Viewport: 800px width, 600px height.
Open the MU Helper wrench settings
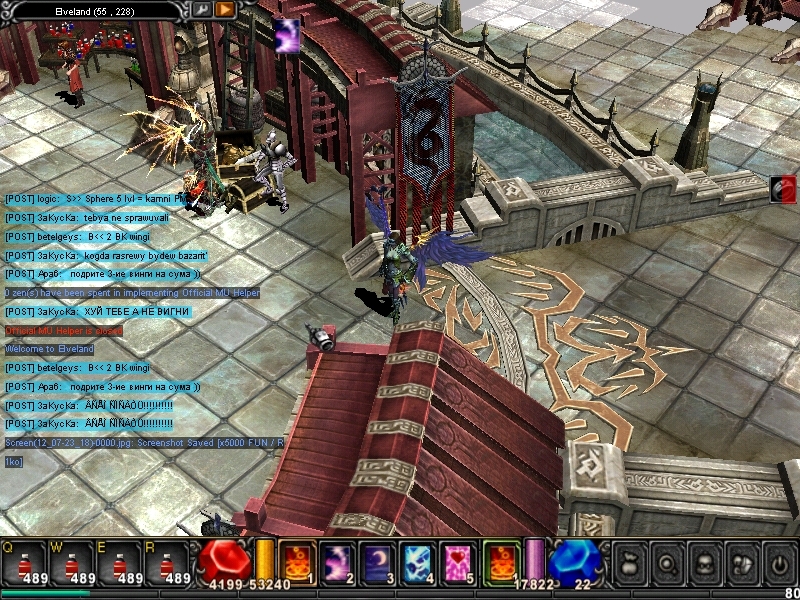(202, 9)
